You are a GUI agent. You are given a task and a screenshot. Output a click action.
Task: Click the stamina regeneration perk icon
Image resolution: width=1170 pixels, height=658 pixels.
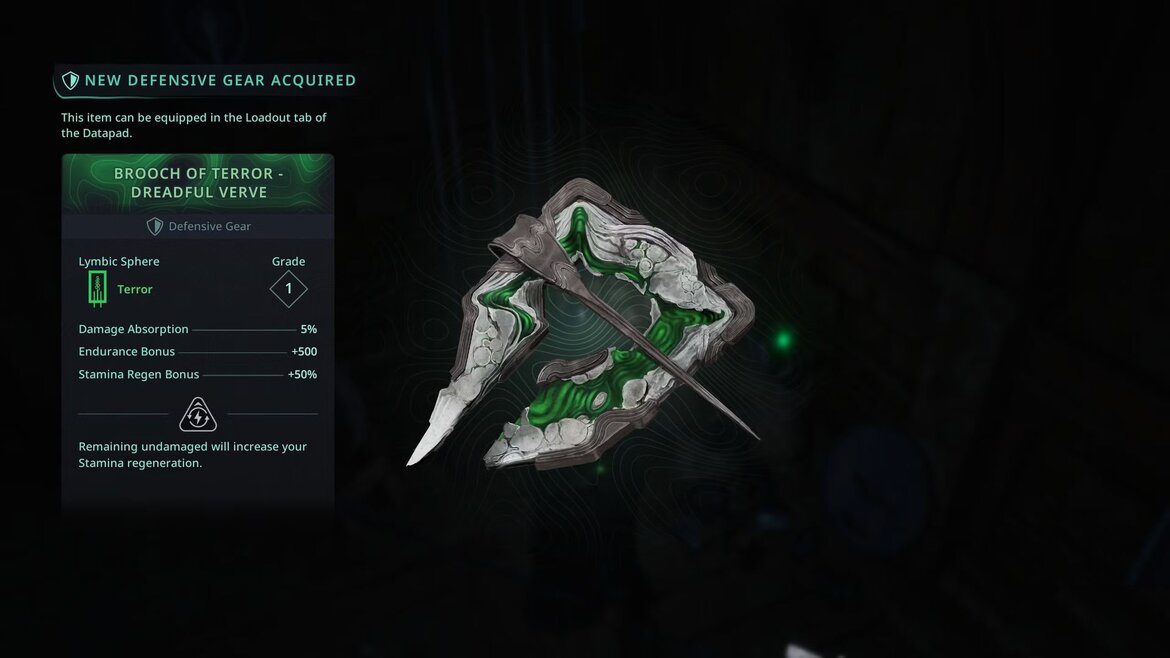[x=198, y=413]
